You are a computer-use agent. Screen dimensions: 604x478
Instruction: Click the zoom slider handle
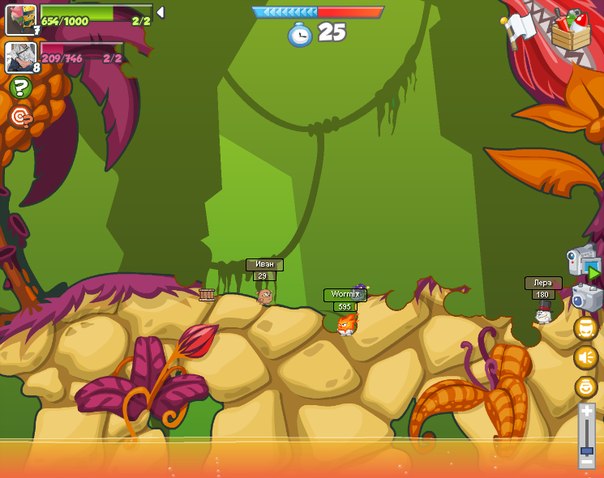click(587, 451)
